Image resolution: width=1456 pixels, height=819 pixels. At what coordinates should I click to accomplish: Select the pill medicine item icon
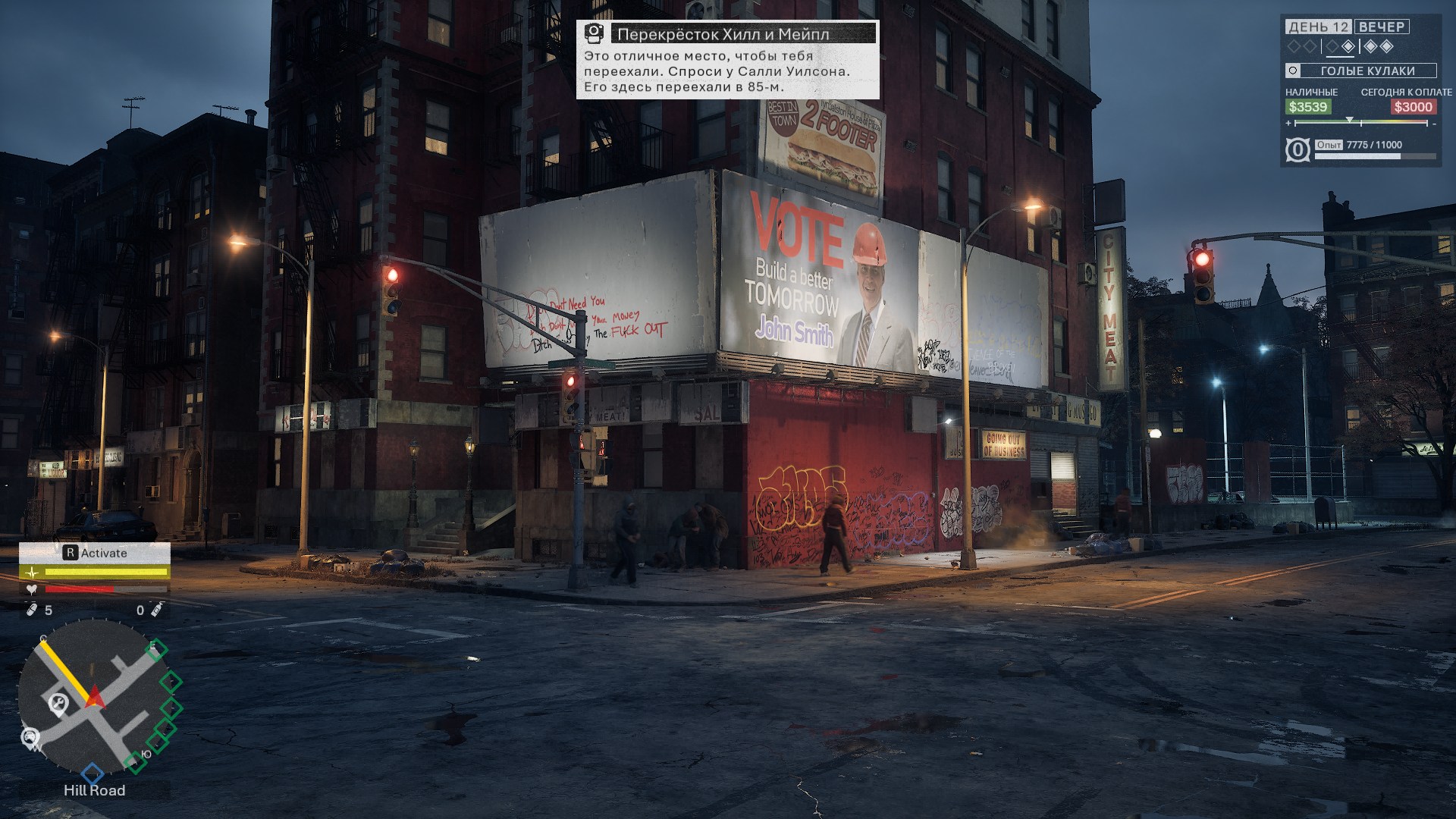coord(32,610)
